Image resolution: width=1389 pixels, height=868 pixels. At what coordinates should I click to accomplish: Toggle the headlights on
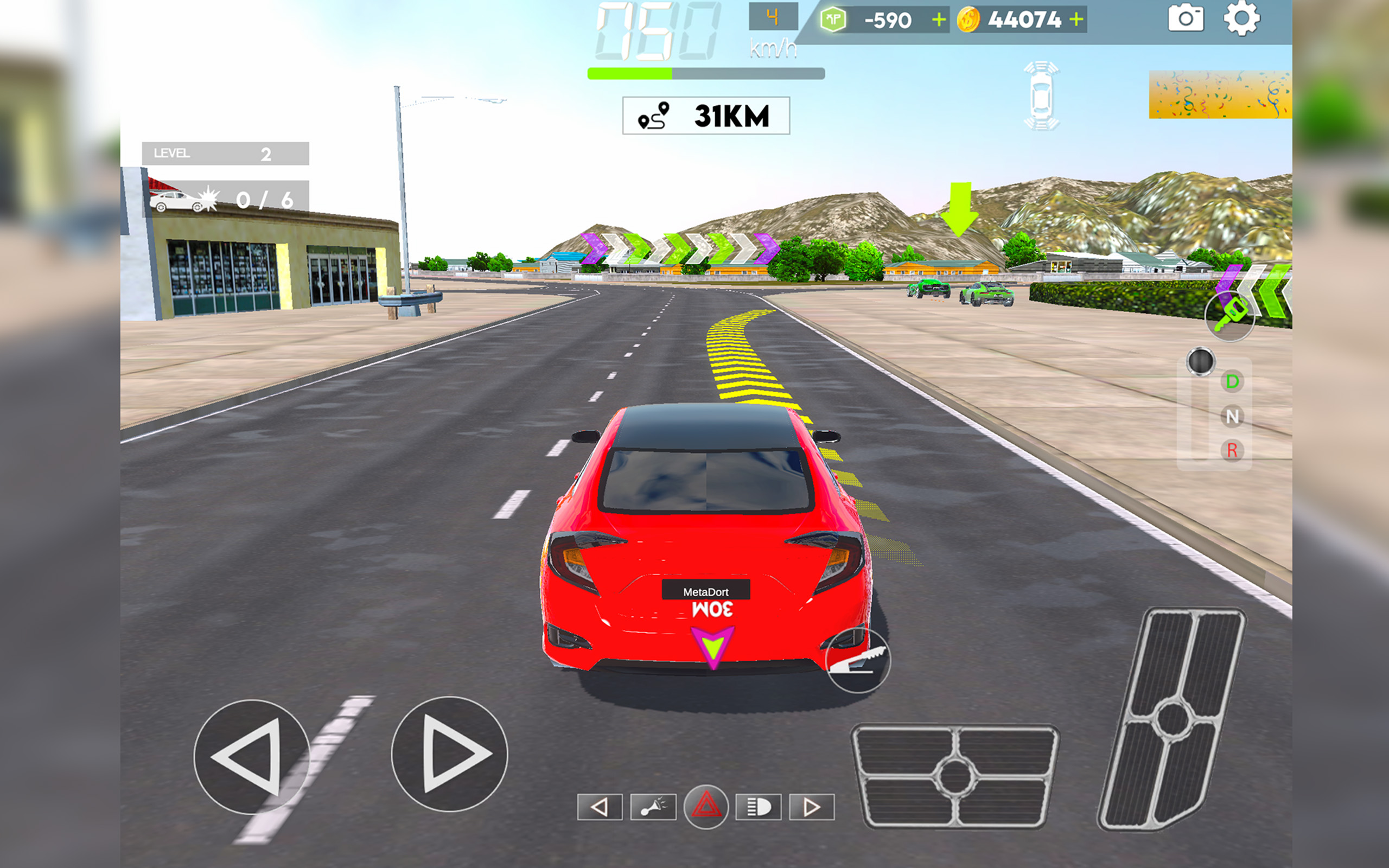(x=759, y=807)
